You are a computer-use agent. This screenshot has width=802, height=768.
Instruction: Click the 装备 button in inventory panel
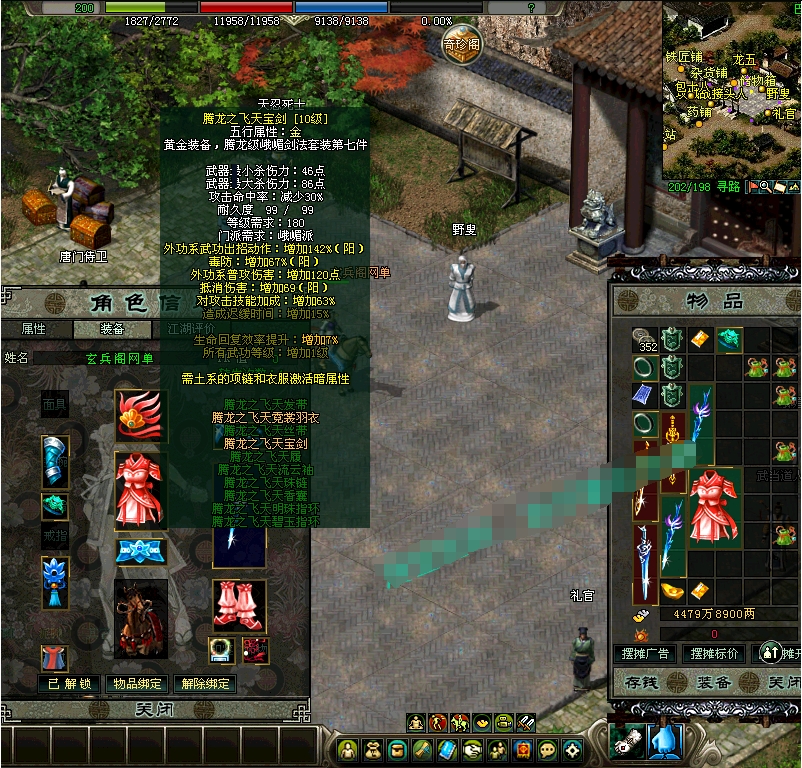[x=713, y=683]
